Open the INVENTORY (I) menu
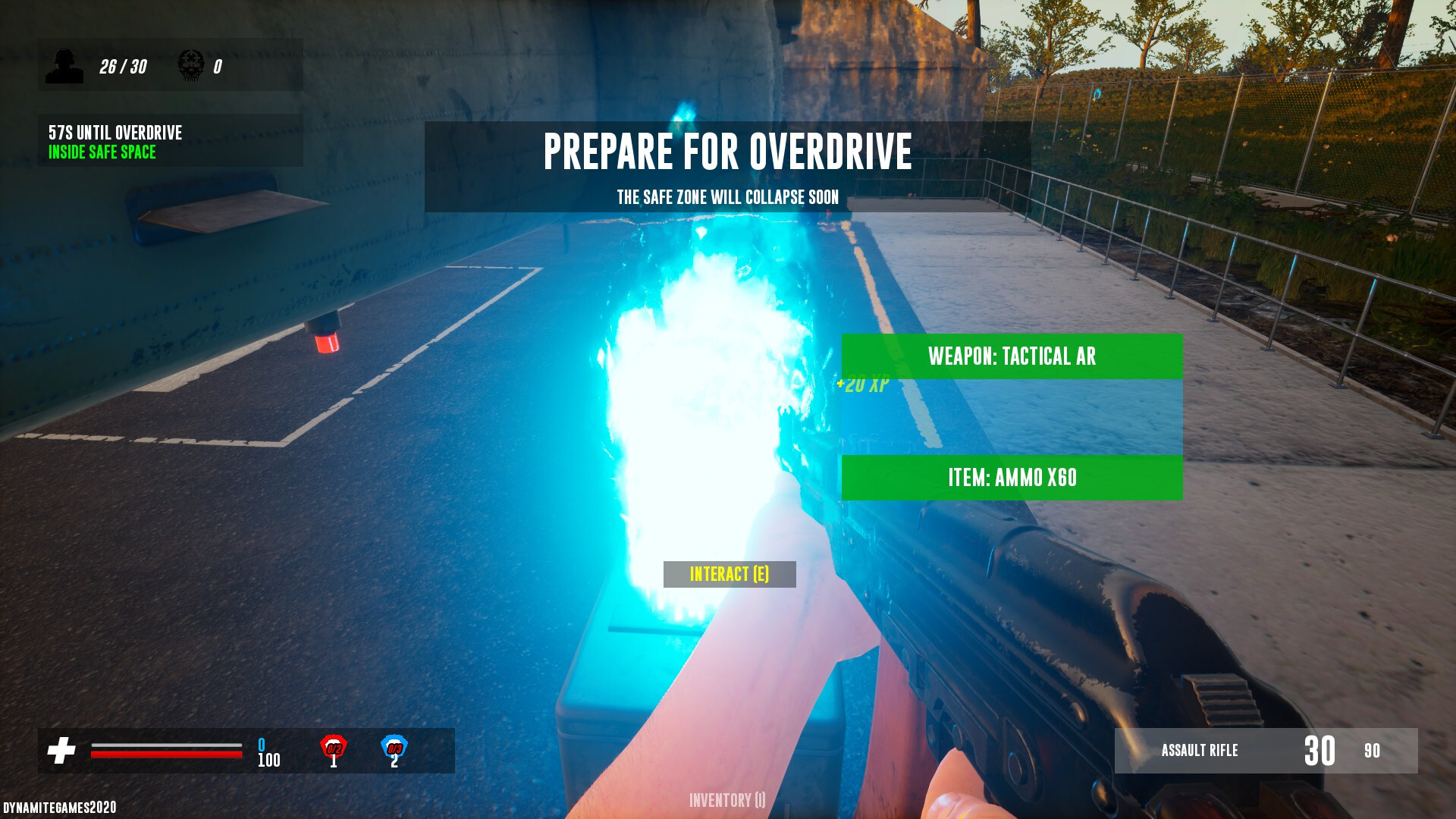The width and height of the screenshot is (1456, 819). point(726,800)
